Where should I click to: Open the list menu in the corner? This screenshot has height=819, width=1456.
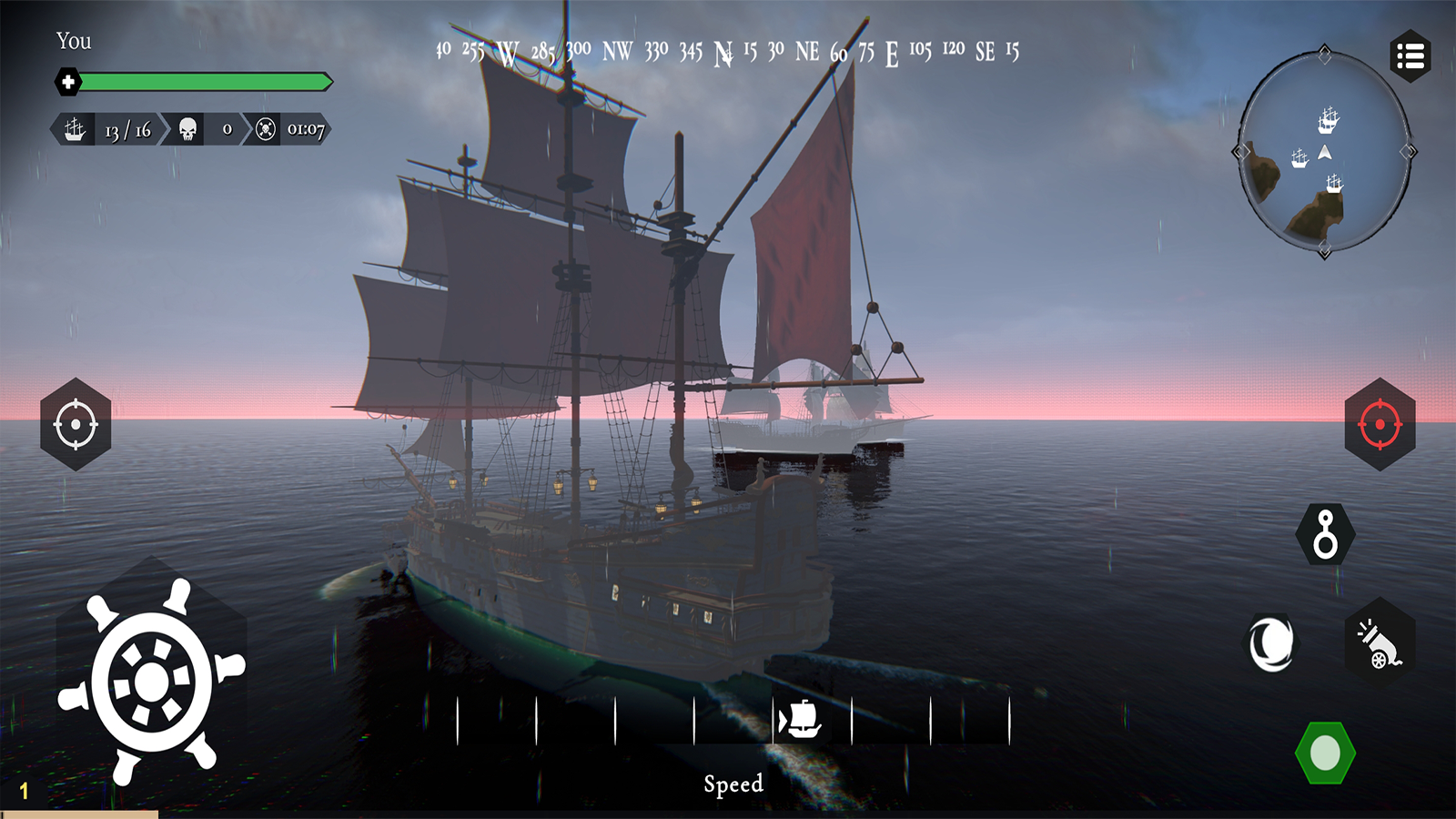[1410, 56]
